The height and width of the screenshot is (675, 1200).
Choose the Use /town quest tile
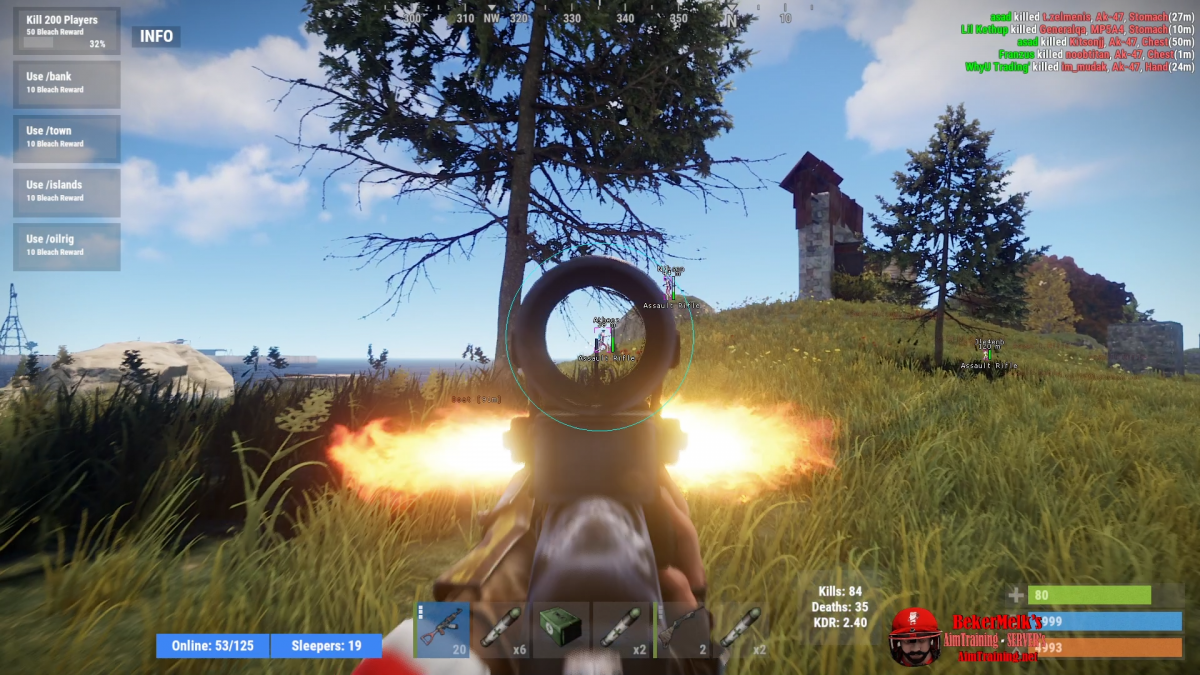tap(66, 138)
